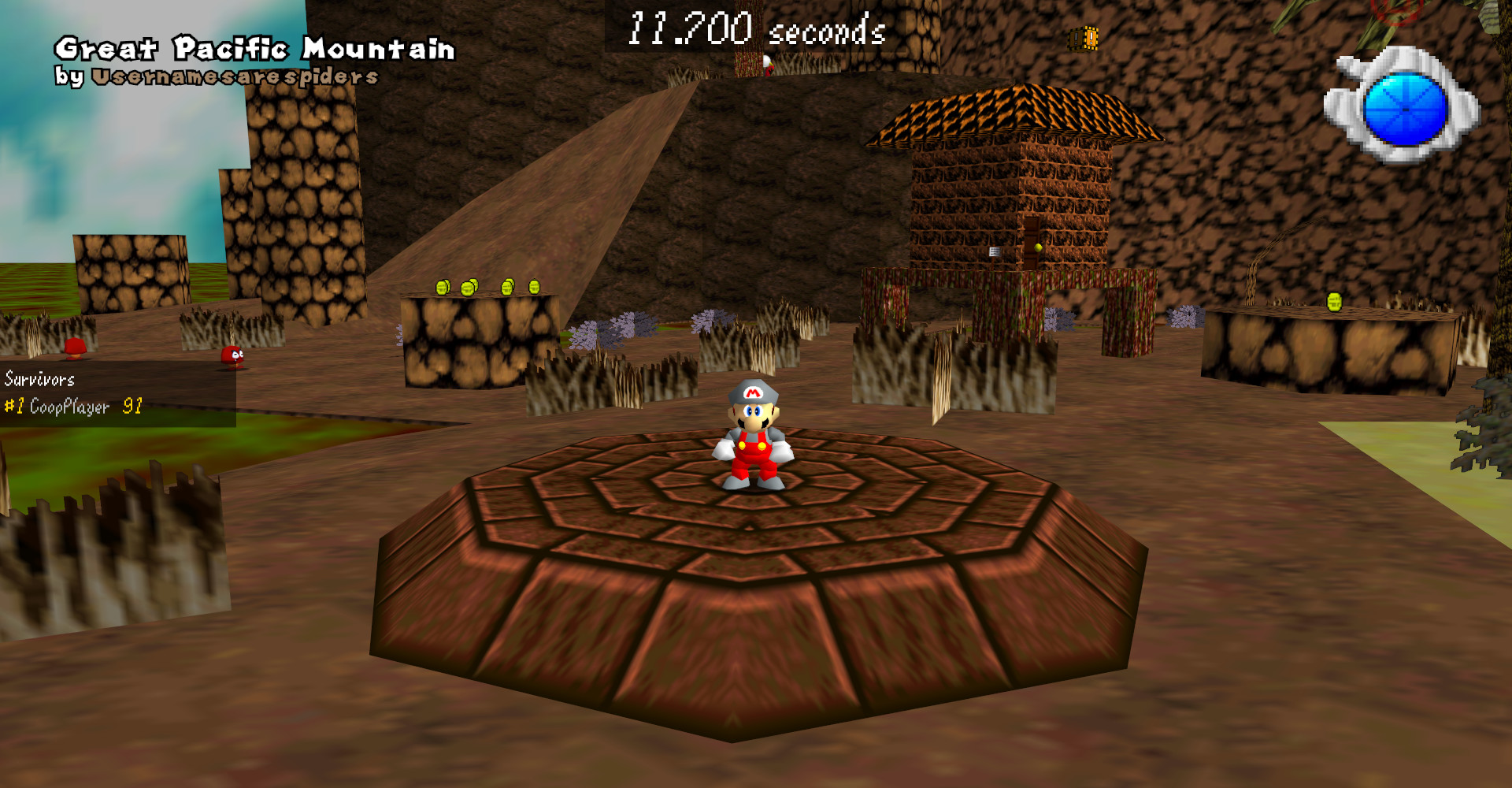Screen dimensions: 1512x788
Task: Expand the Survivors panel header
Action: pyautogui.click(x=39, y=380)
